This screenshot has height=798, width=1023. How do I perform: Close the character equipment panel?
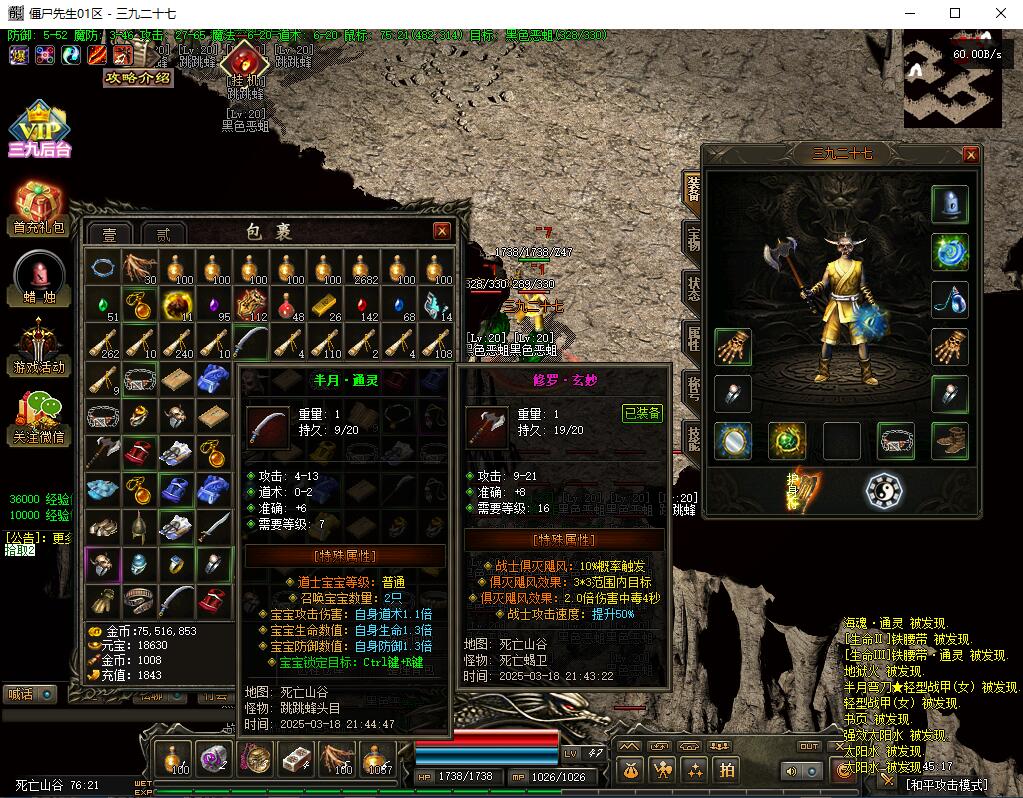(x=970, y=154)
